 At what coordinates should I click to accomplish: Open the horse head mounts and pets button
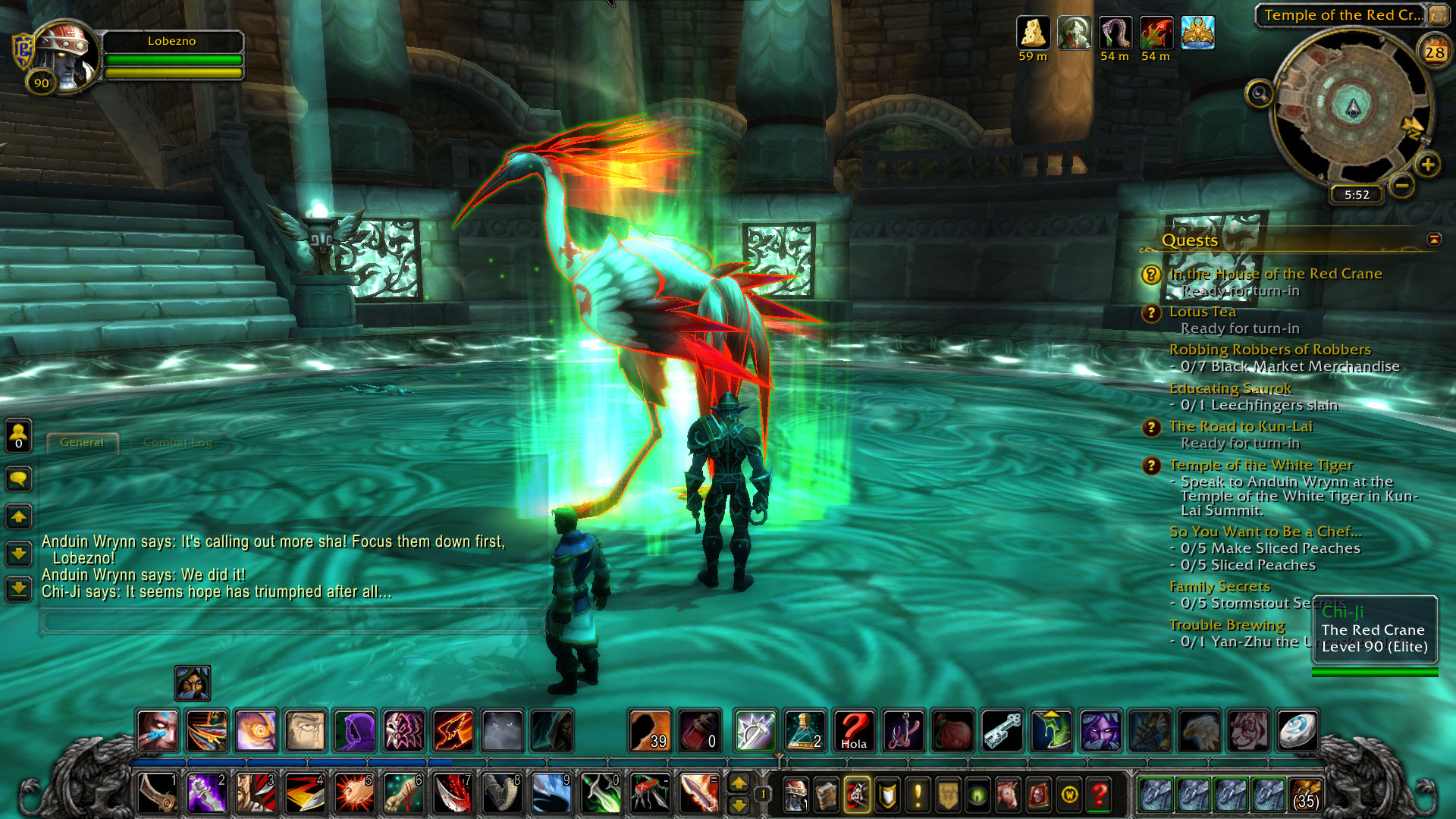tap(1009, 795)
